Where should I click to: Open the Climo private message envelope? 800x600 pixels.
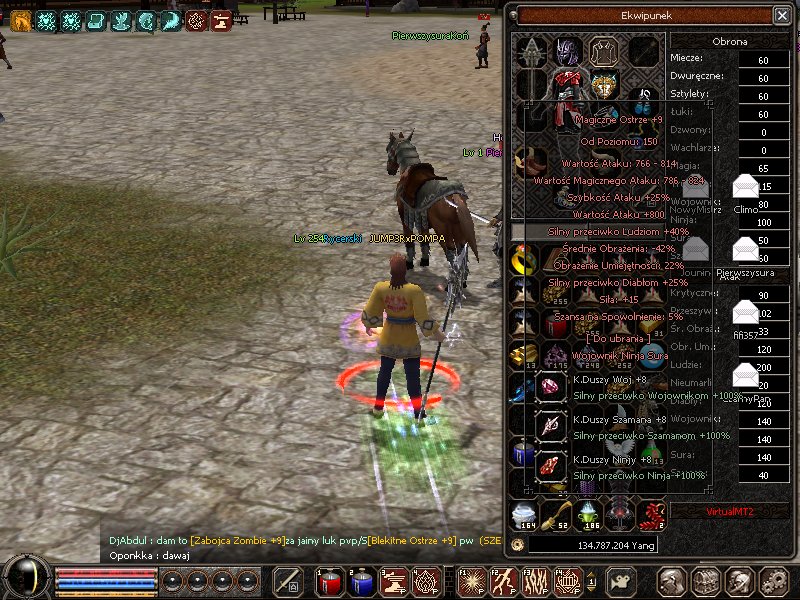pyautogui.click(x=745, y=186)
